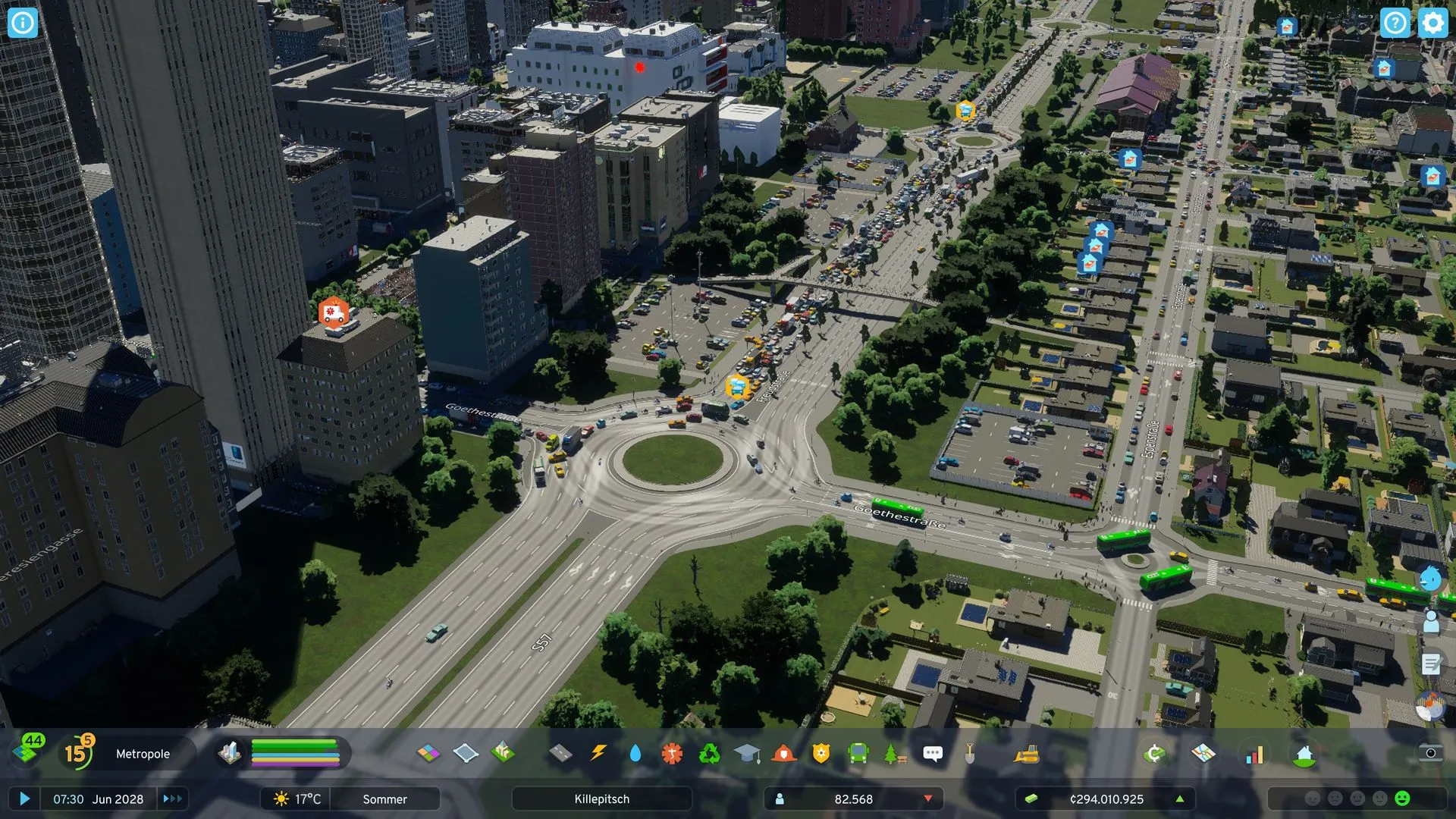This screenshot has height=819, width=1456.
Task: Open the City Economy panel
Action: point(1154,753)
